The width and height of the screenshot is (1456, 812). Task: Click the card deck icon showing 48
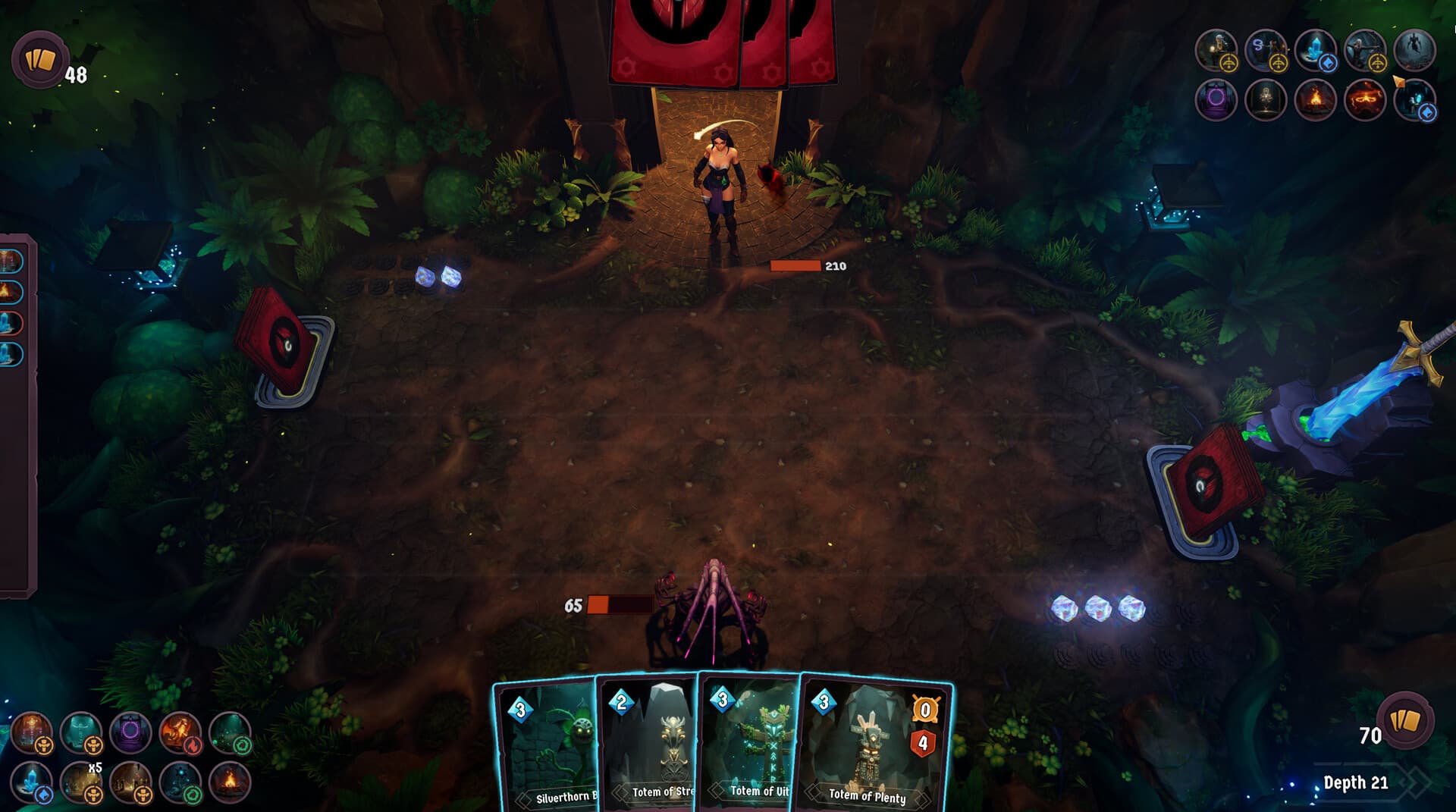point(42,61)
